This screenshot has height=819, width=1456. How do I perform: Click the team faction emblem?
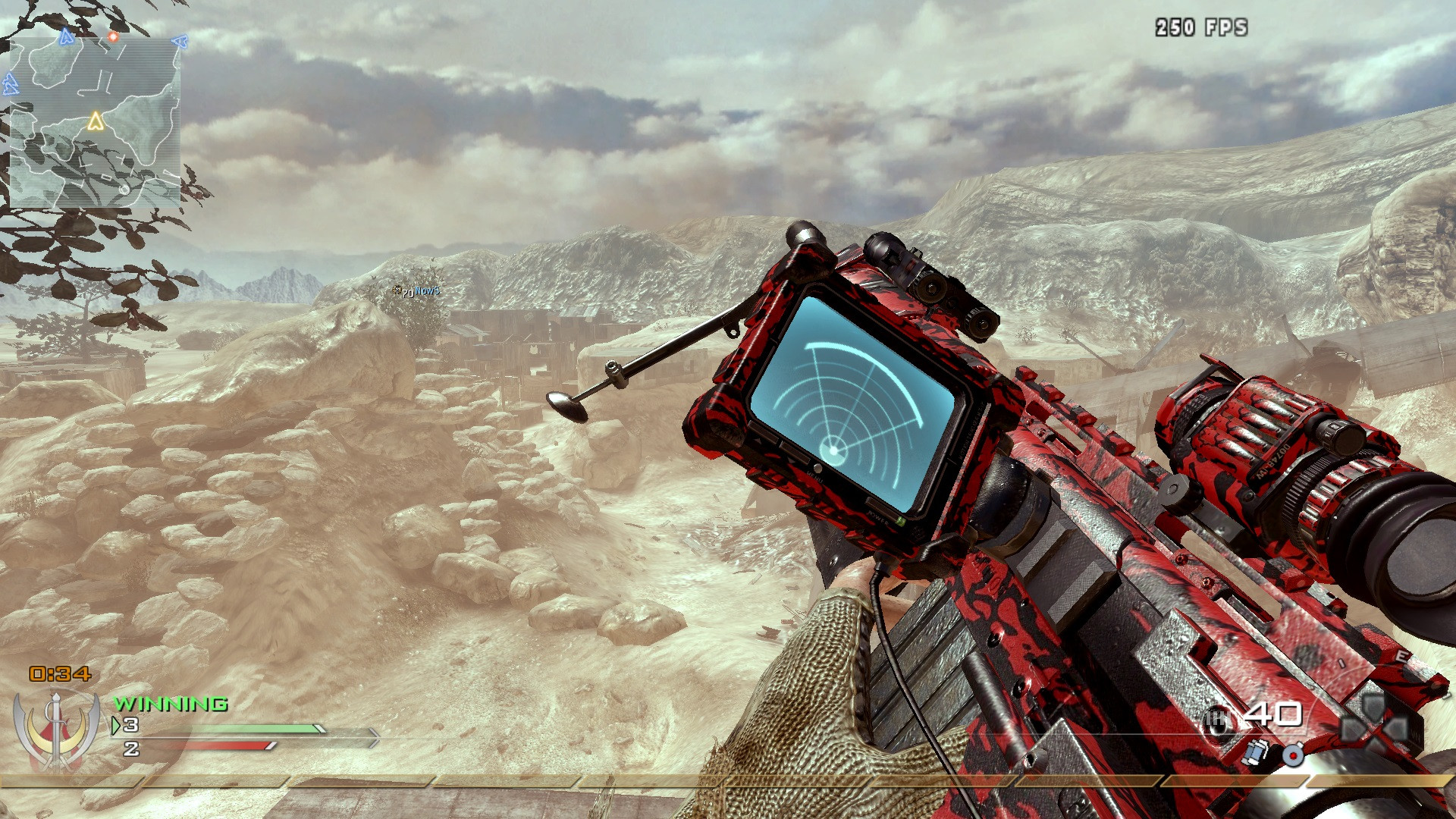point(57,730)
